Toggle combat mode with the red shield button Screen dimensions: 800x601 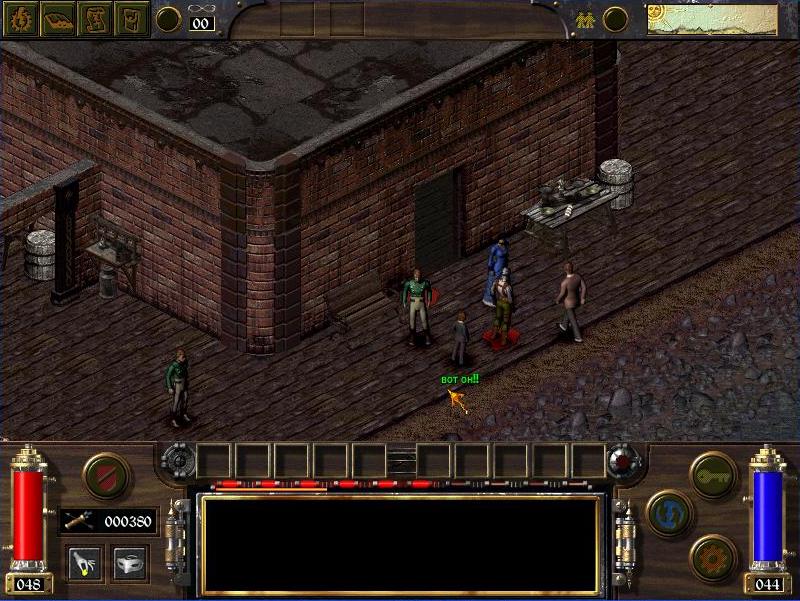pyautogui.click(x=106, y=474)
